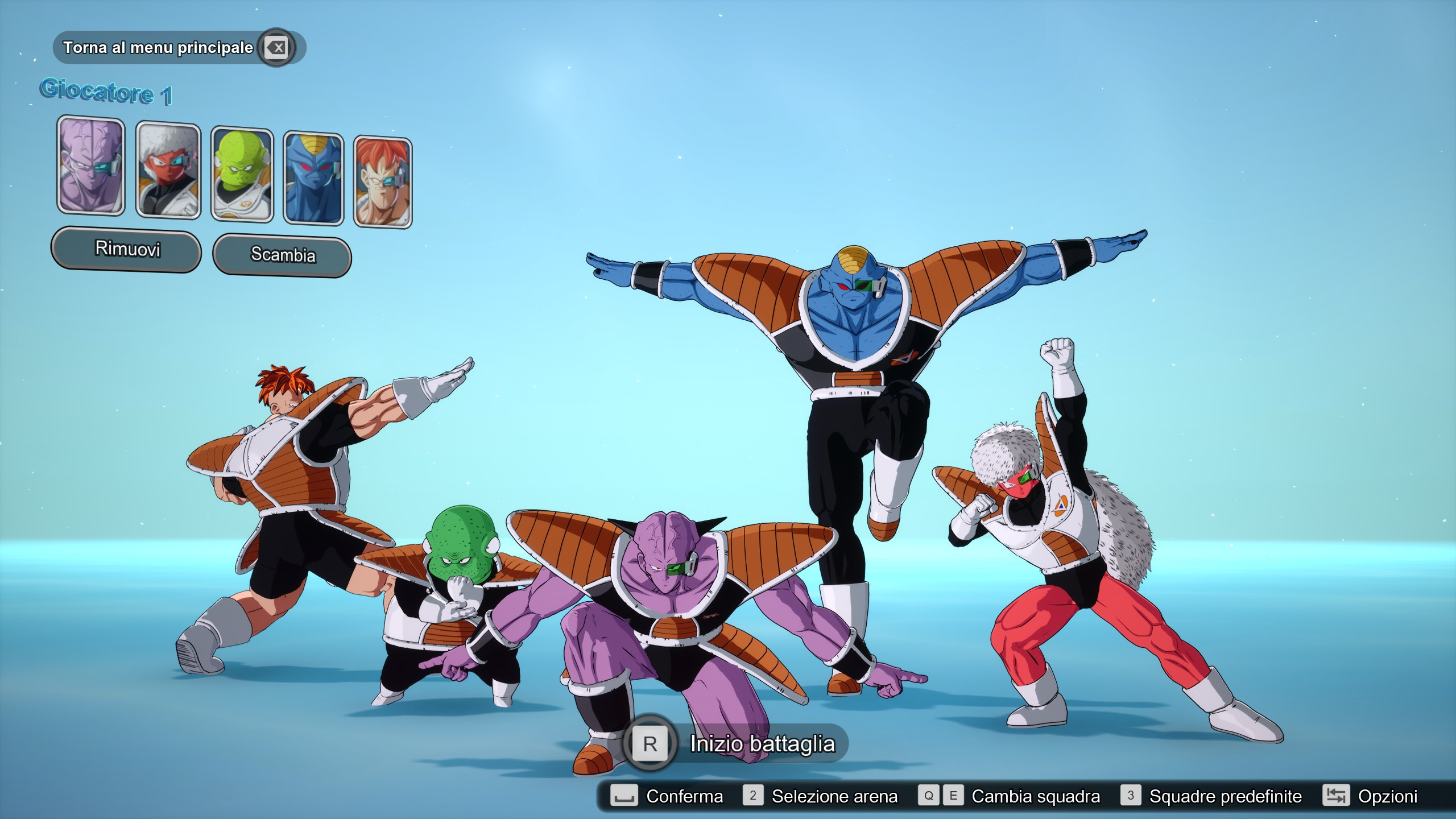This screenshot has width=1456, height=819.
Task: Open 'Torna al menu principale'
Action: tap(158, 48)
